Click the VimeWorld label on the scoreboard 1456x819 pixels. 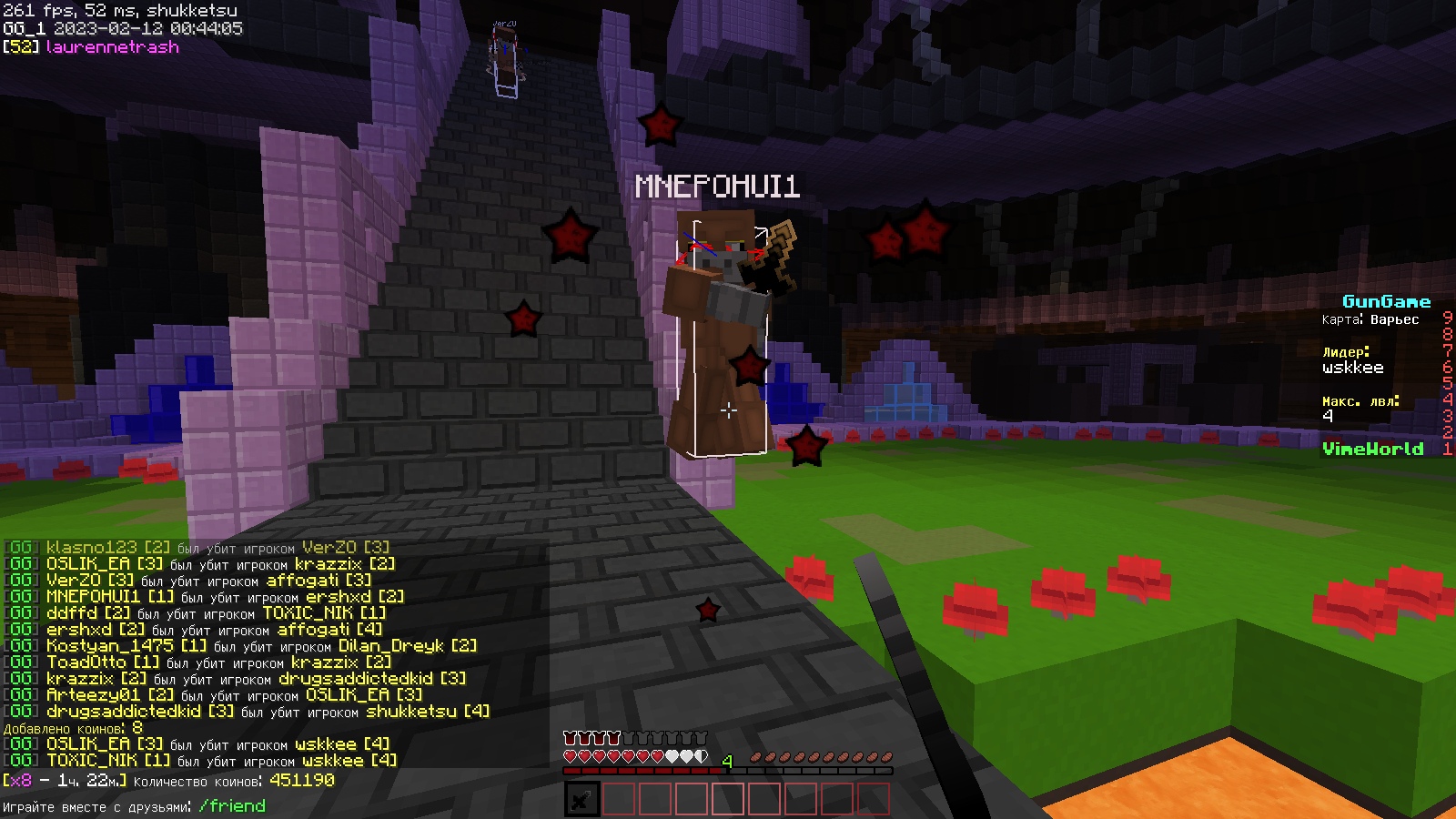tap(1374, 449)
